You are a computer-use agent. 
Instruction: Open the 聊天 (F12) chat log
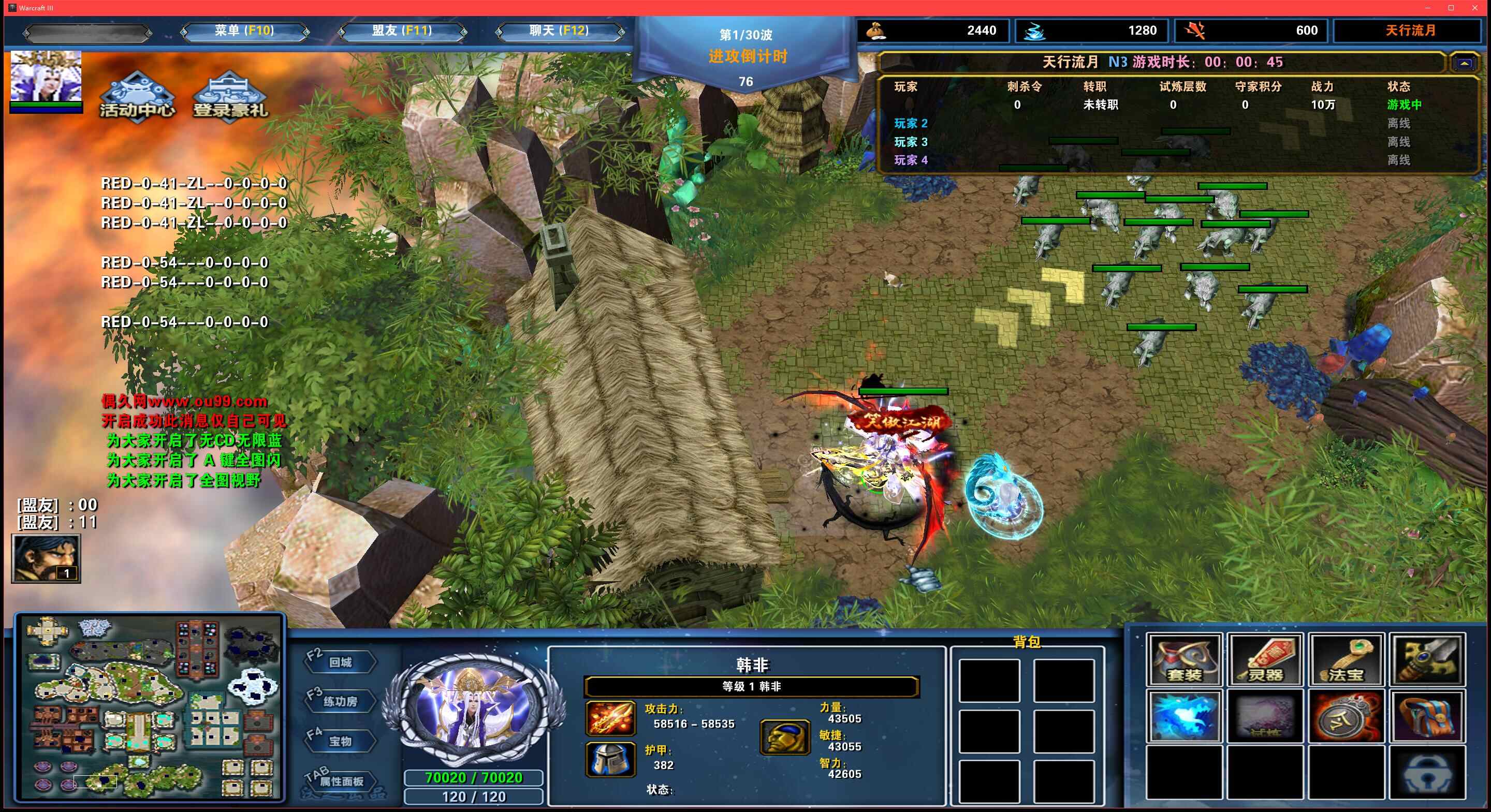[559, 31]
